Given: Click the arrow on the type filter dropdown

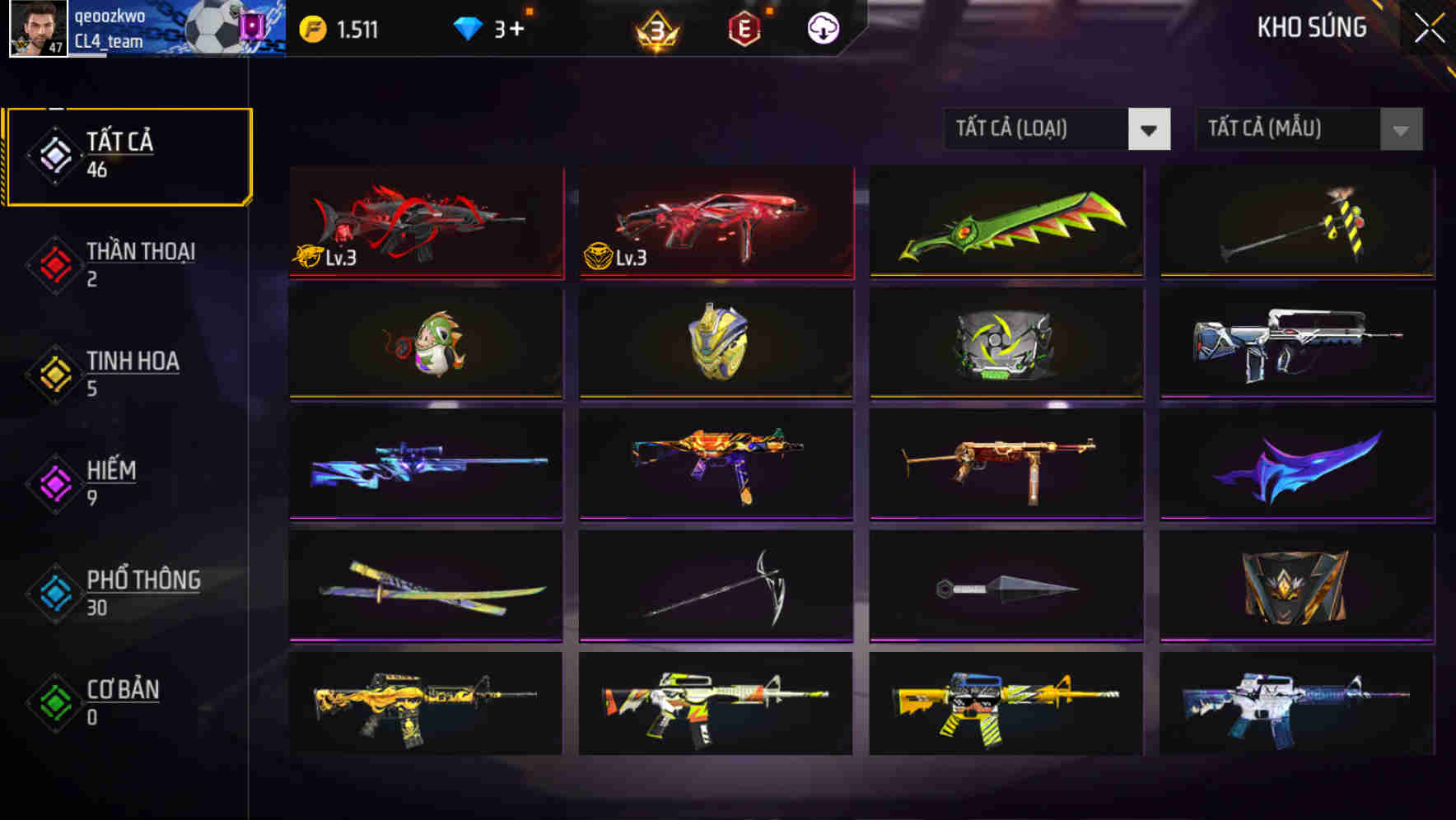Looking at the screenshot, I should tap(1150, 129).
